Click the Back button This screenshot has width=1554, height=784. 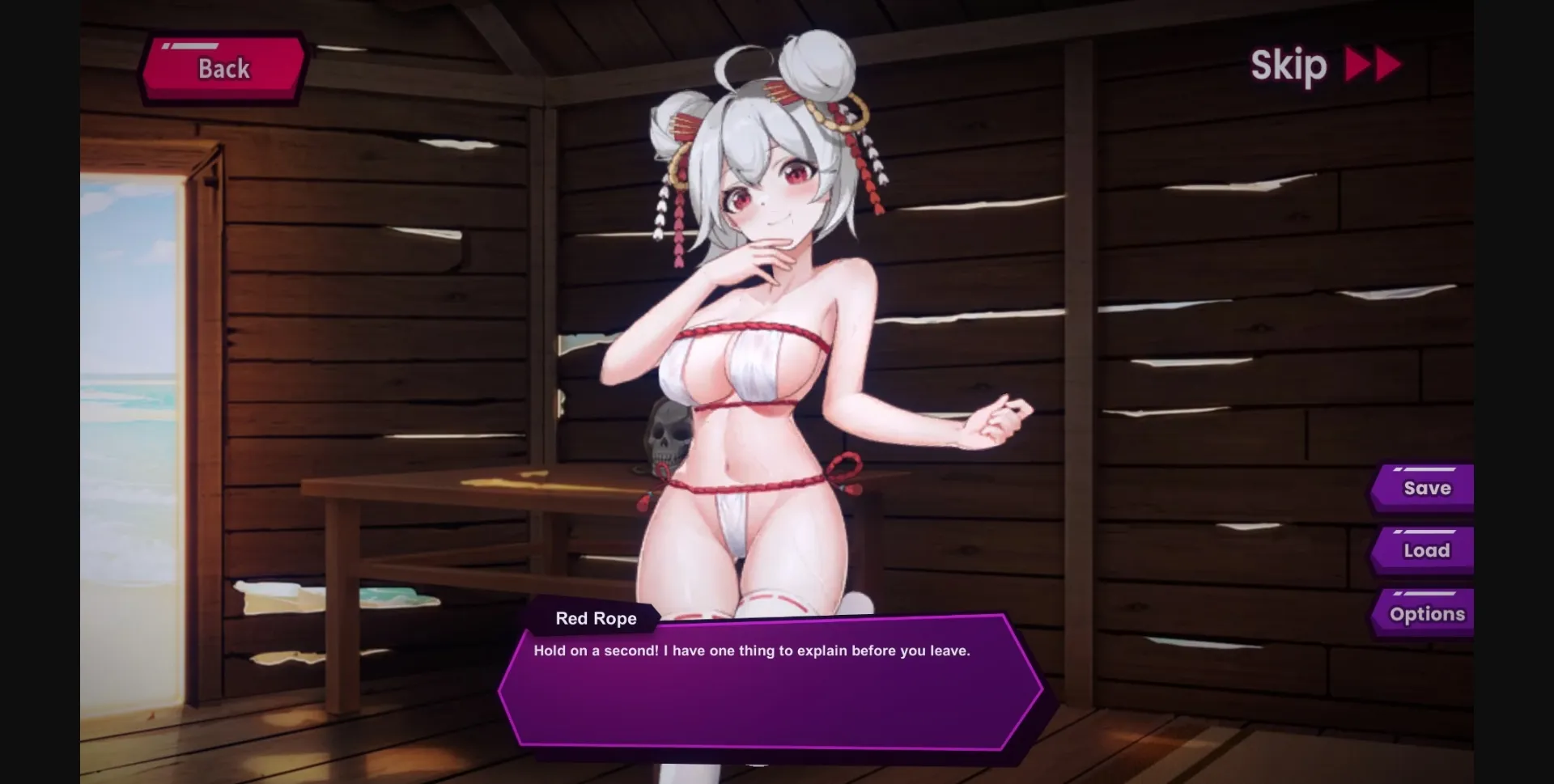coord(222,69)
